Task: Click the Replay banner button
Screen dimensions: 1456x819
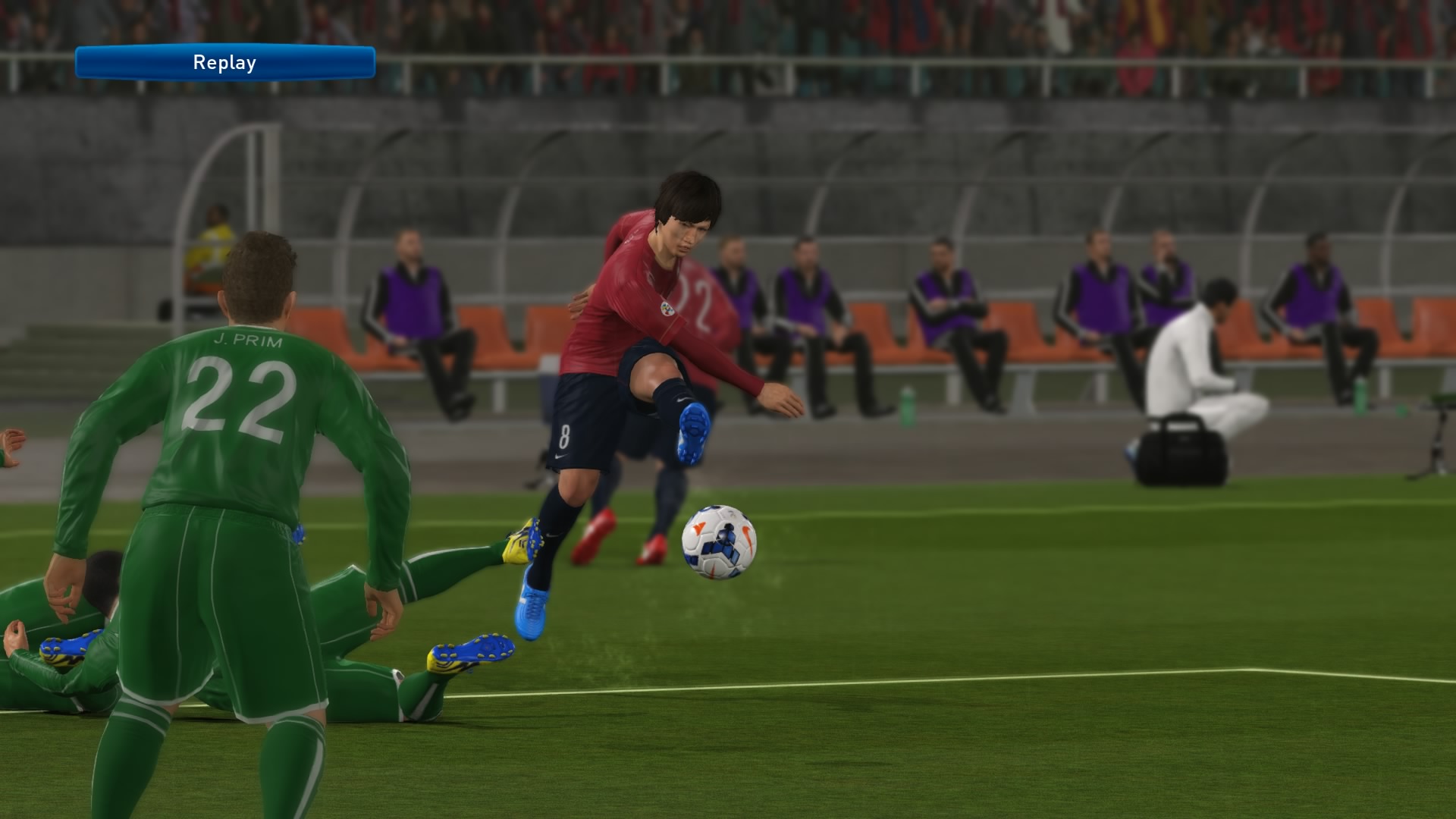Action: click(224, 62)
